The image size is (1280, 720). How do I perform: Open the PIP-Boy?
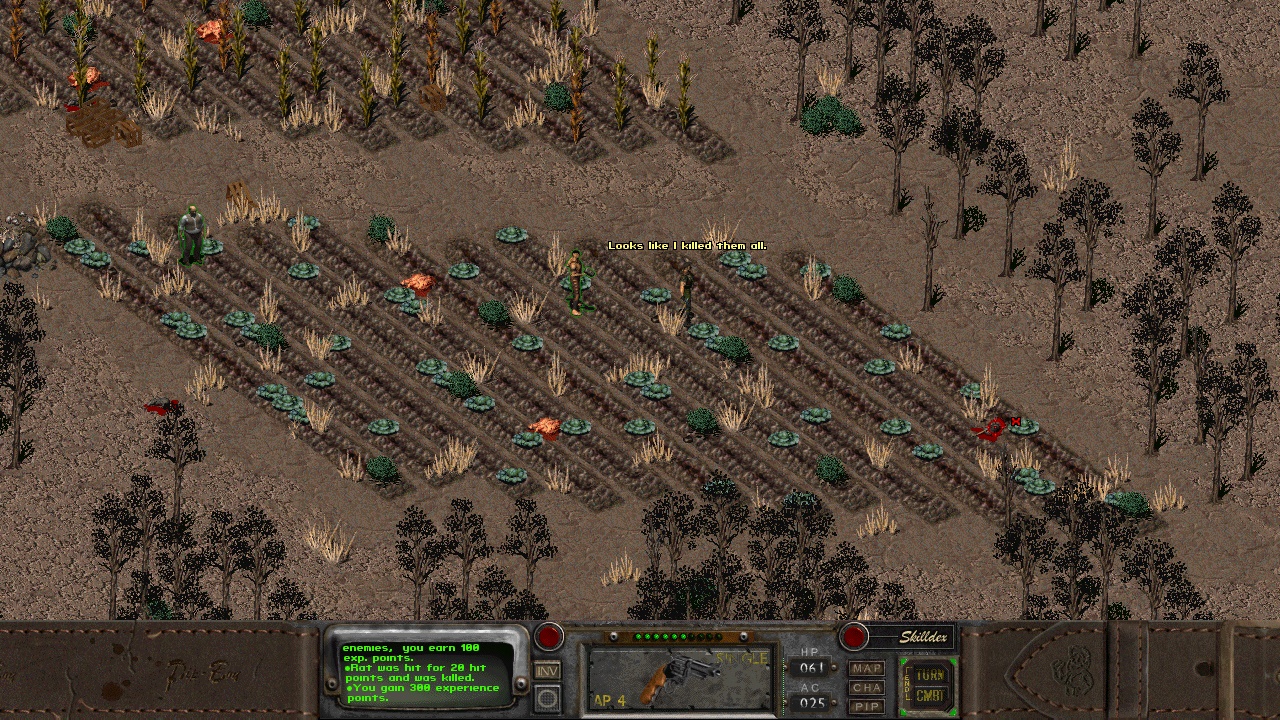(867, 706)
